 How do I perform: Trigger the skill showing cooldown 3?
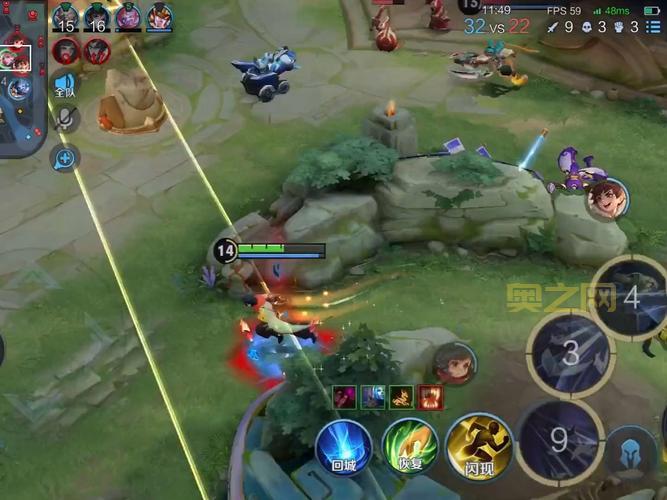tap(571, 353)
